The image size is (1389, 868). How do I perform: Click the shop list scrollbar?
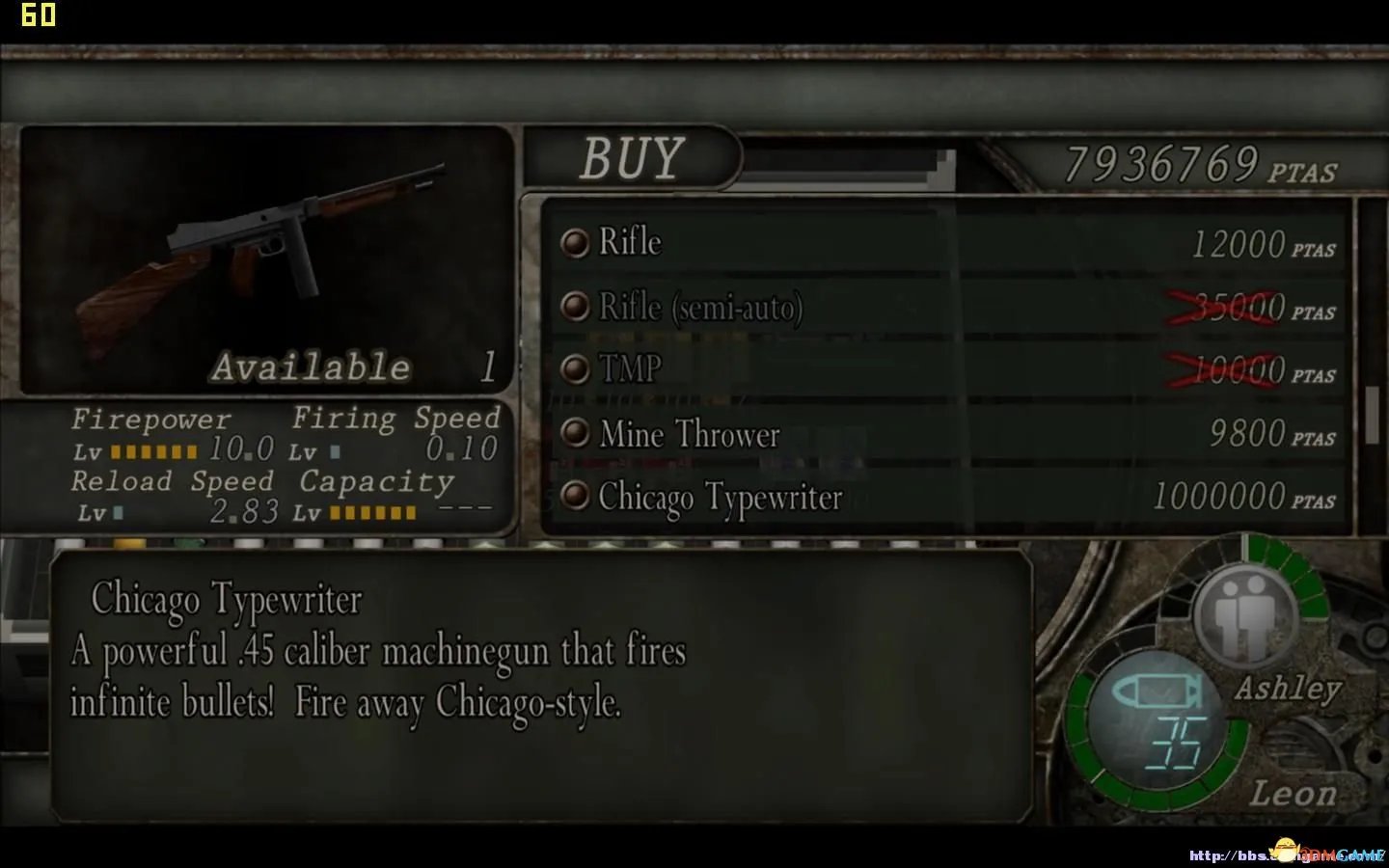point(1372,415)
